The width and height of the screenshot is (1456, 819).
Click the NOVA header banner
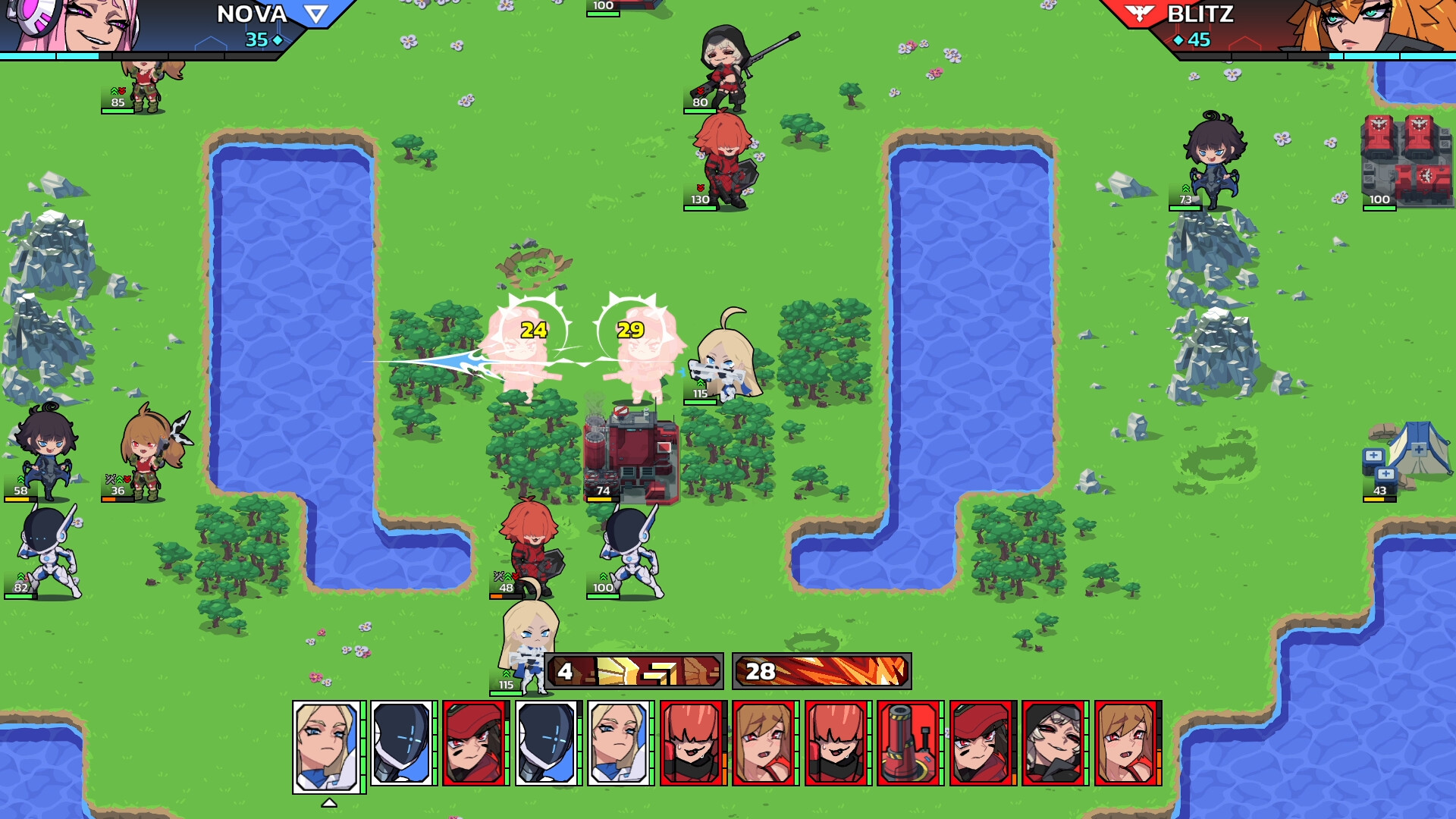click(x=250, y=15)
